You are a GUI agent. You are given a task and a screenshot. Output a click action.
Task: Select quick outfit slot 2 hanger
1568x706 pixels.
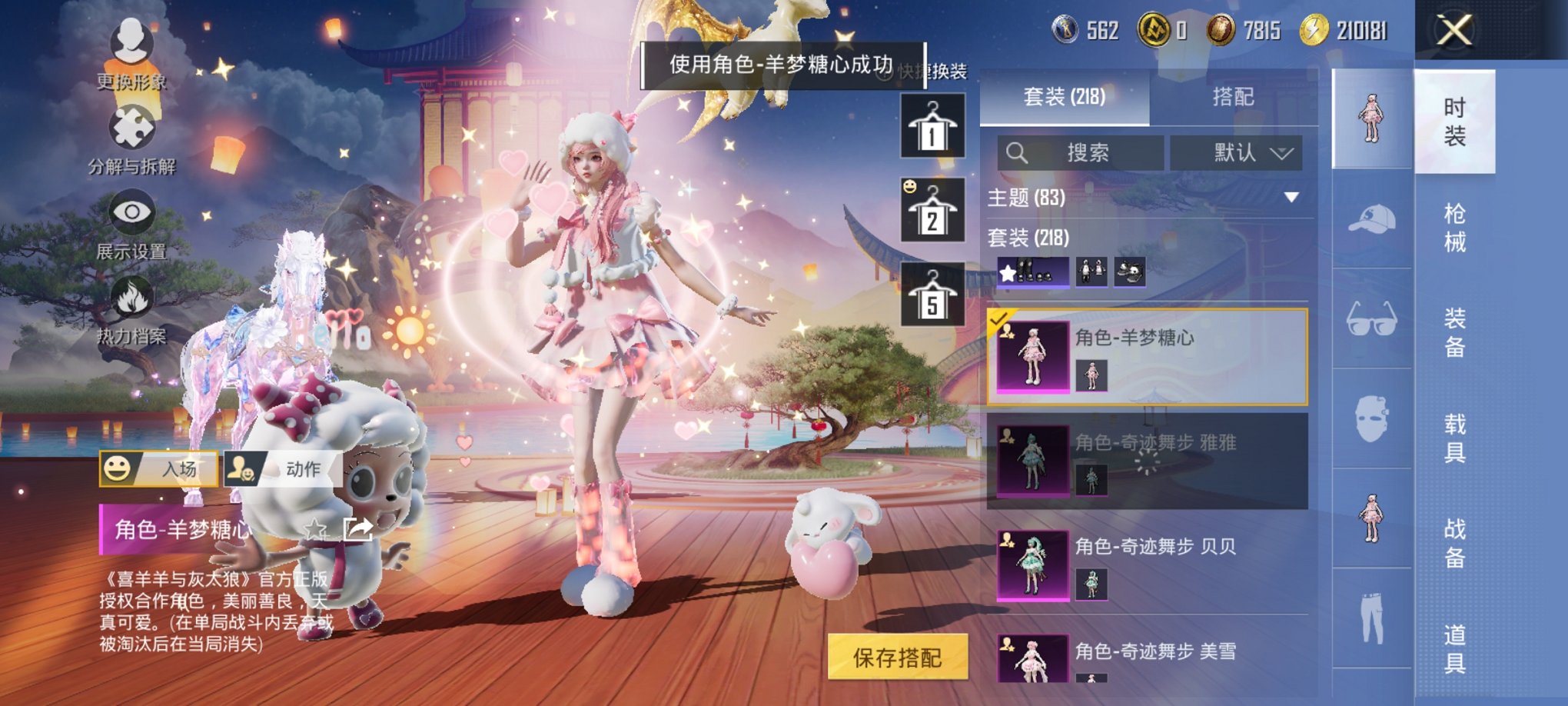click(934, 210)
